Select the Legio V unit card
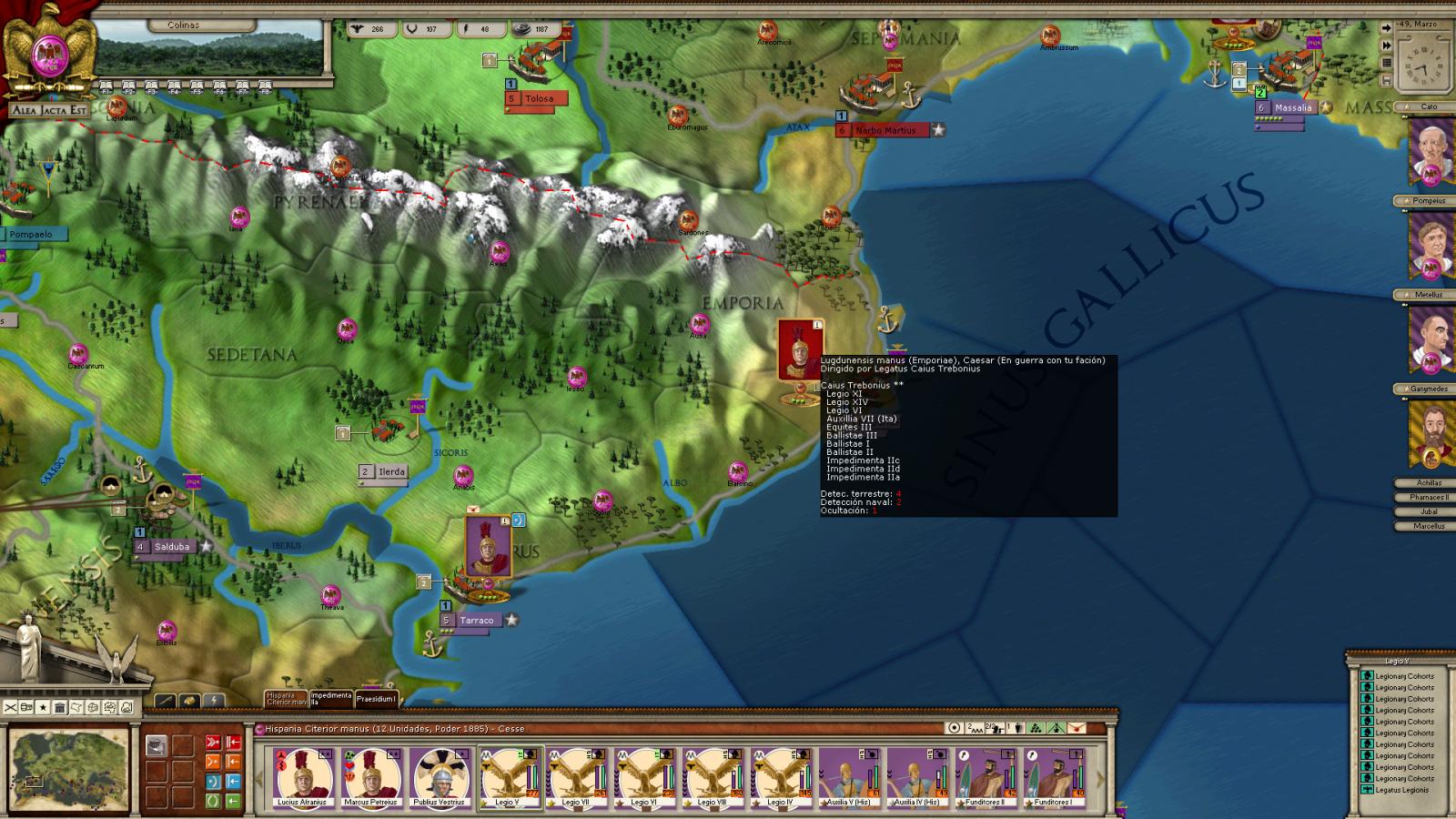 pos(508,778)
